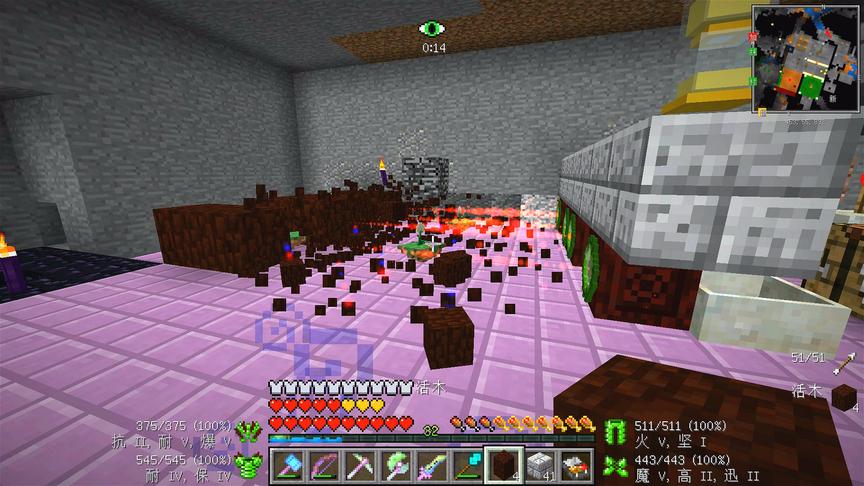This screenshot has width=864, height=486.
Task: Select the pickaxe hotbar slot
Action: point(359,465)
